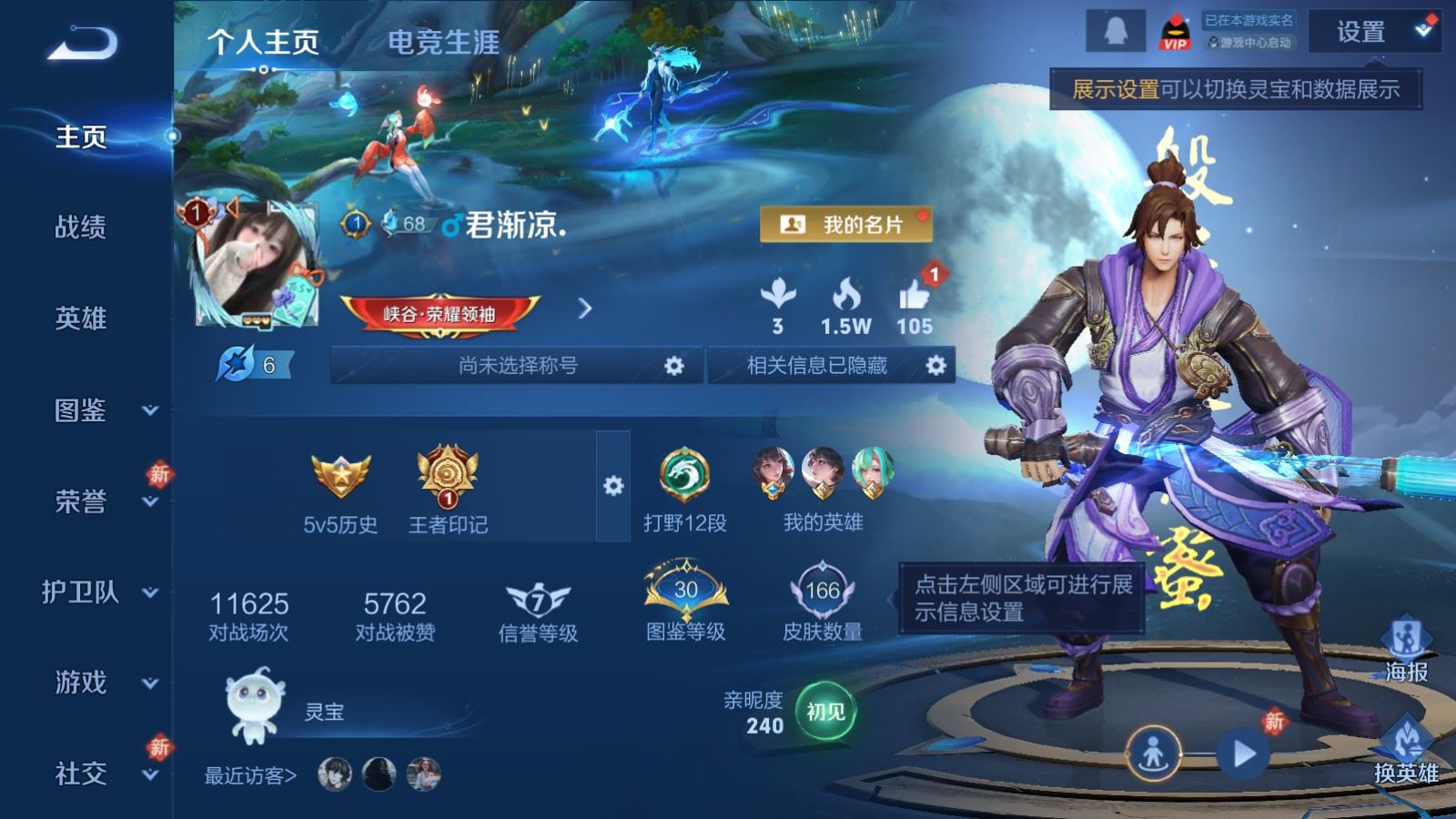Click the QQ account icon in top bar
The width and height of the screenshot is (1456, 819).
click(1115, 30)
